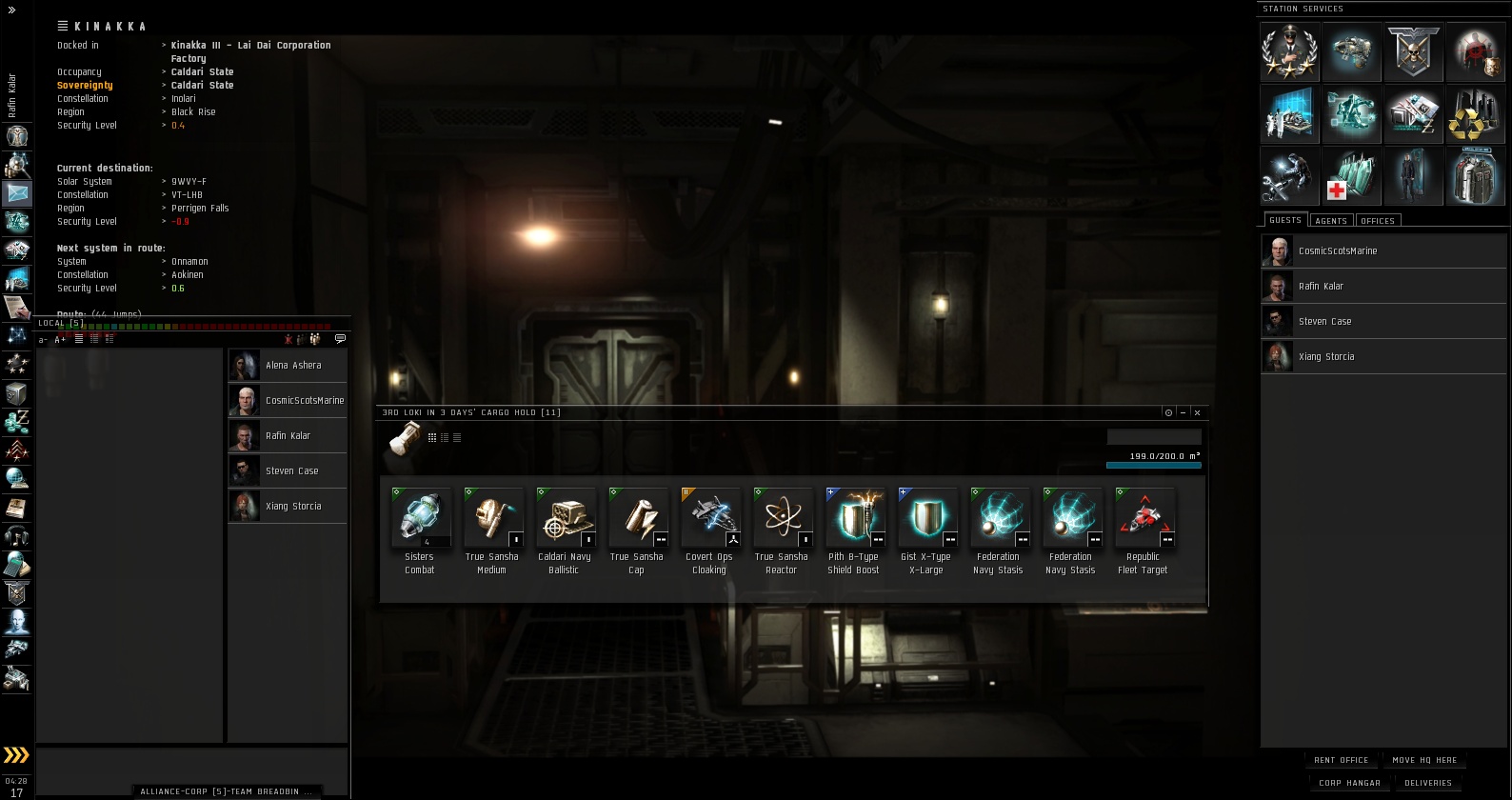Select the Covert Ops Cloaking device
Image resolution: width=1512 pixels, height=800 pixels.
pyautogui.click(x=709, y=520)
